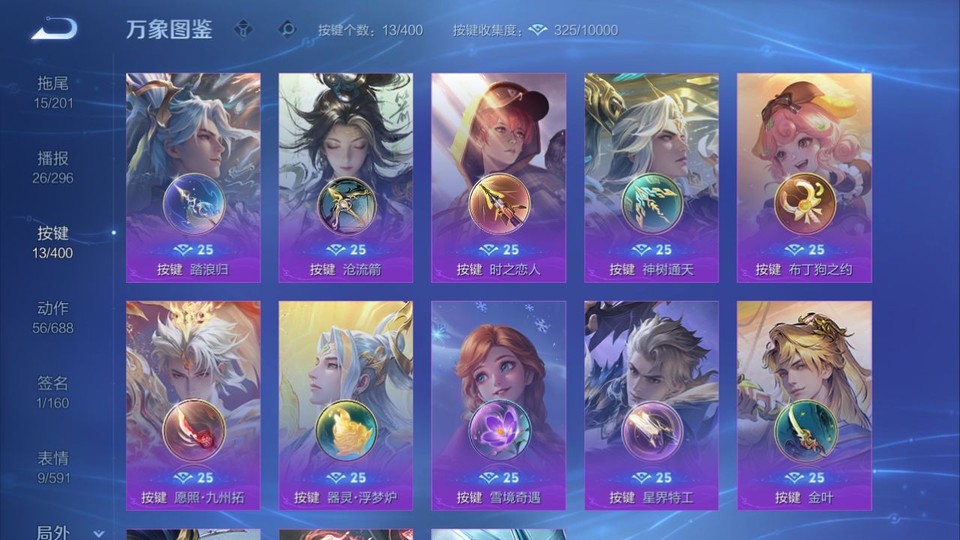
Task: Switch to the 拖尾 category tab
Action: pyautogui.click(x=54, y=92)
